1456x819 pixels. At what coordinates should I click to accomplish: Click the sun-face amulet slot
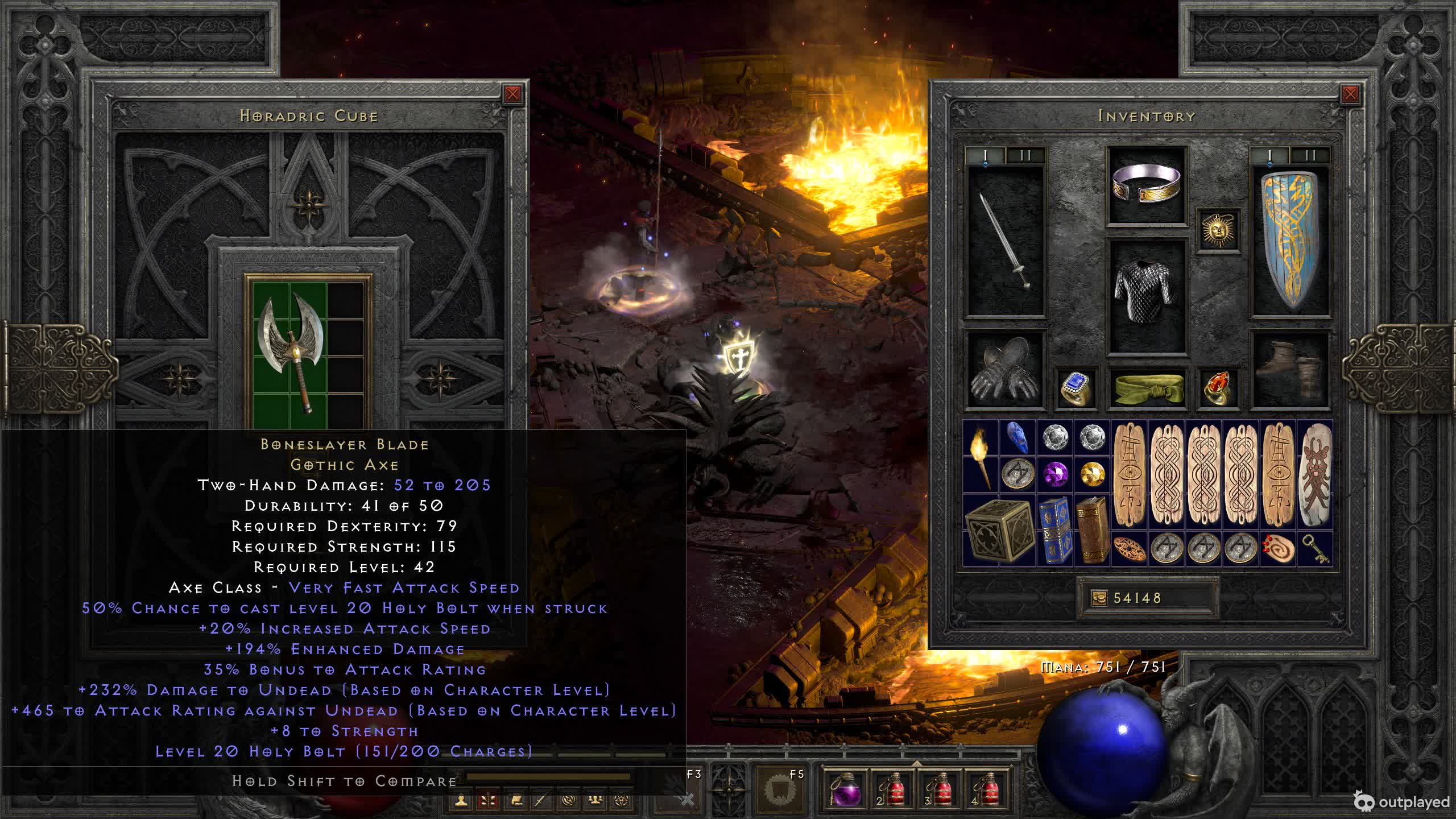[1217, 230]
